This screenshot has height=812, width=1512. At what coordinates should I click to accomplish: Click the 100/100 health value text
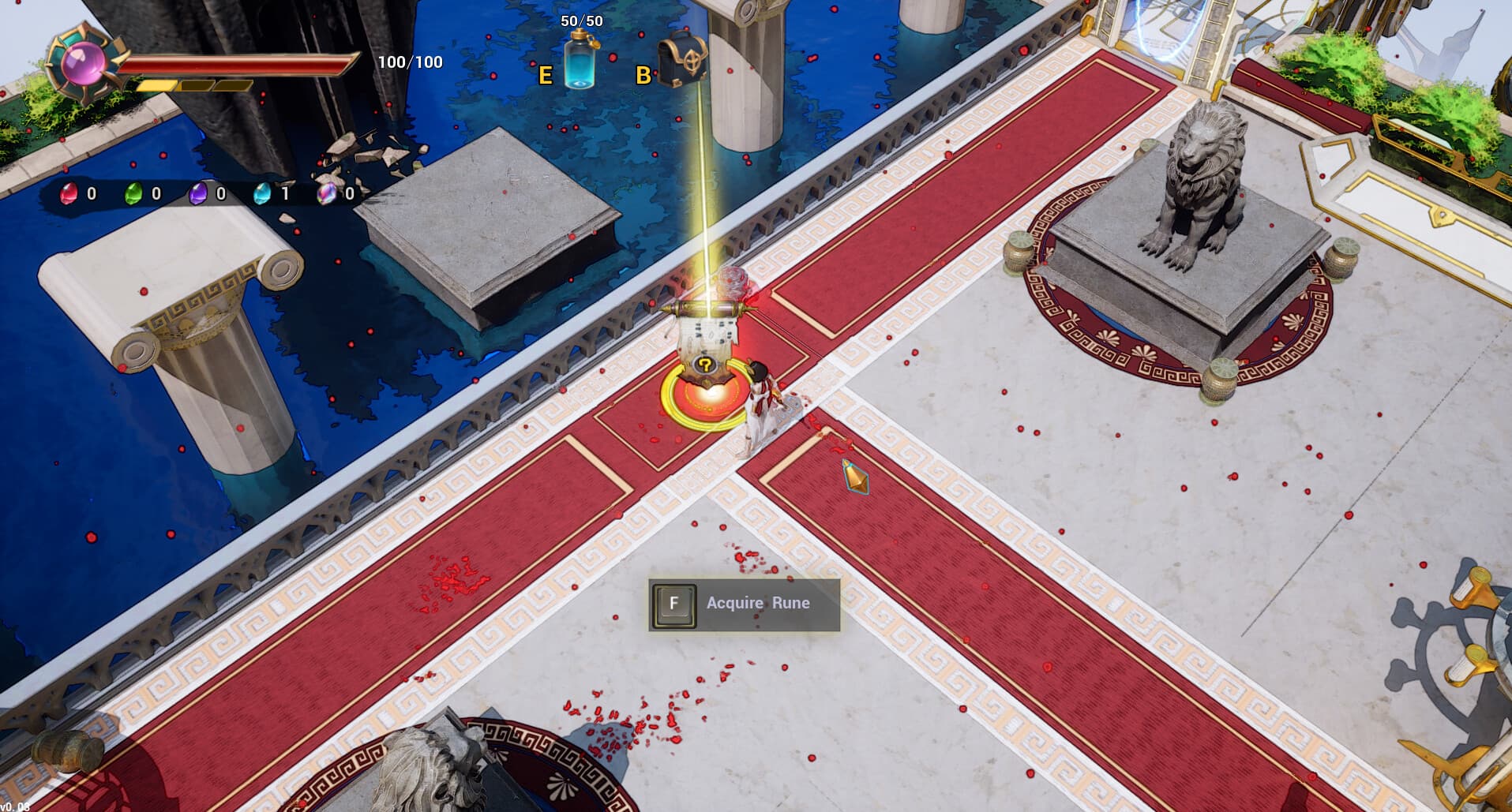pos(409,61)
